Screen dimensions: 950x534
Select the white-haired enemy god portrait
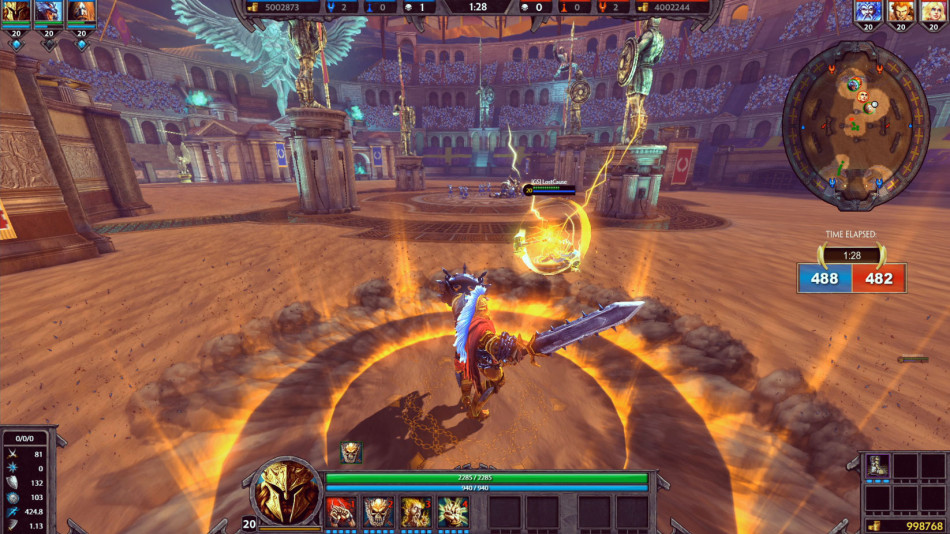(868, 12)
